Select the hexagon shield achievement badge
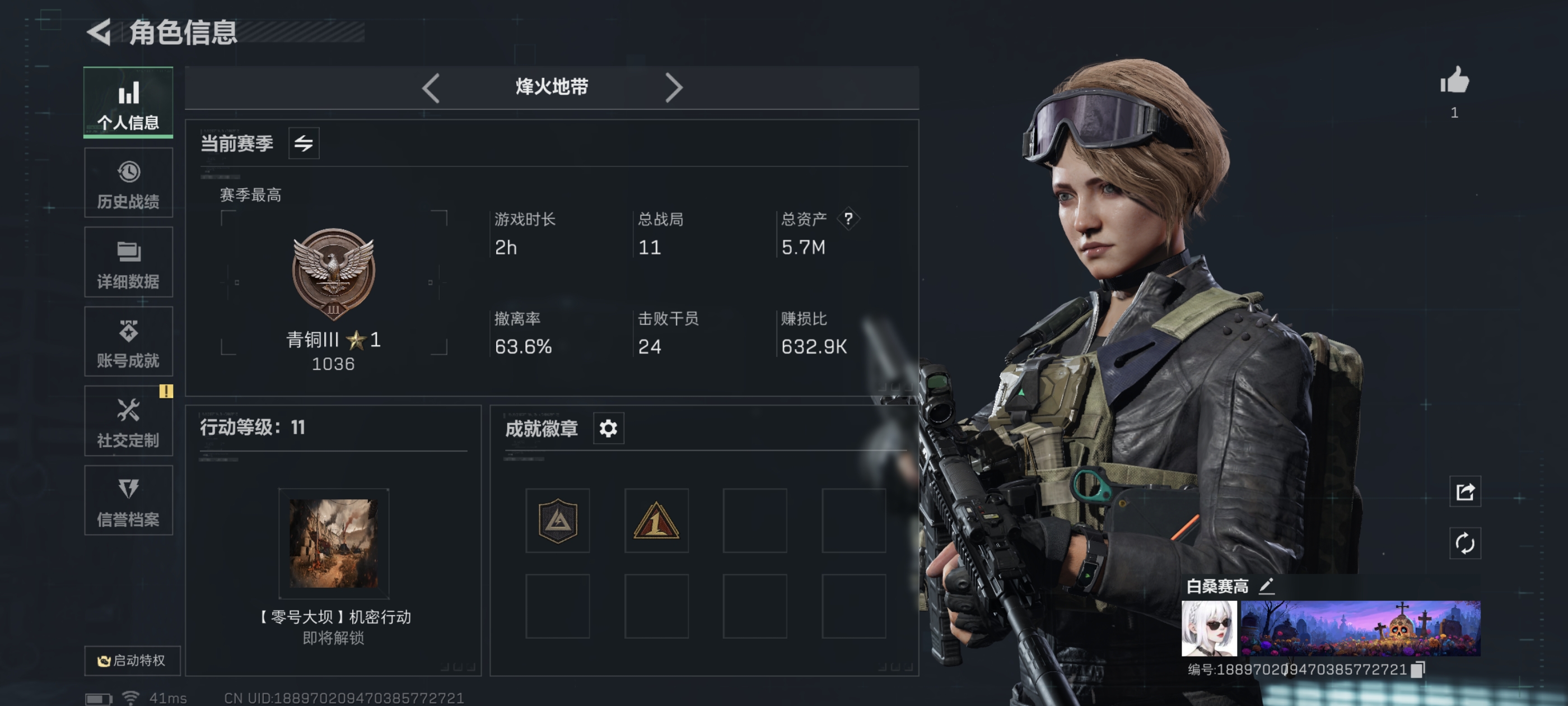The width and height of the screenshot is (1568, 706). (558, 521)
